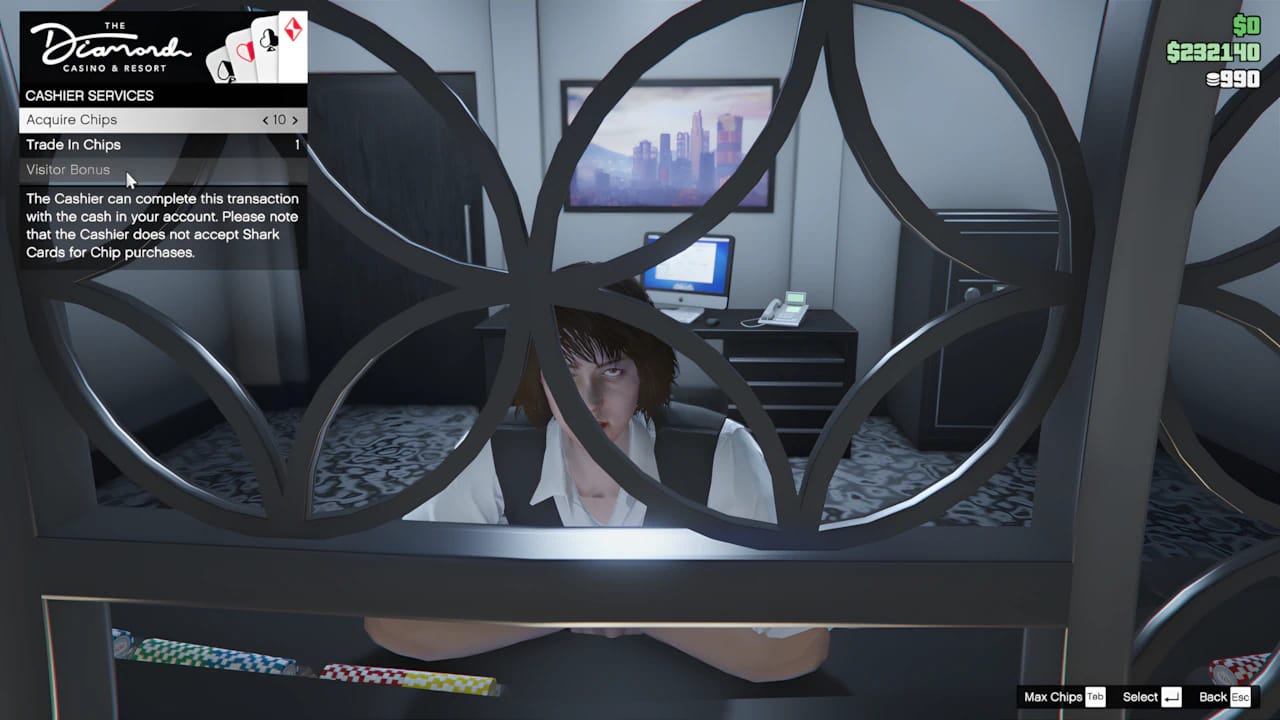Click the Enter key icon beside Select
The width and height of the screenshot is (1280, 720).
1172,697
